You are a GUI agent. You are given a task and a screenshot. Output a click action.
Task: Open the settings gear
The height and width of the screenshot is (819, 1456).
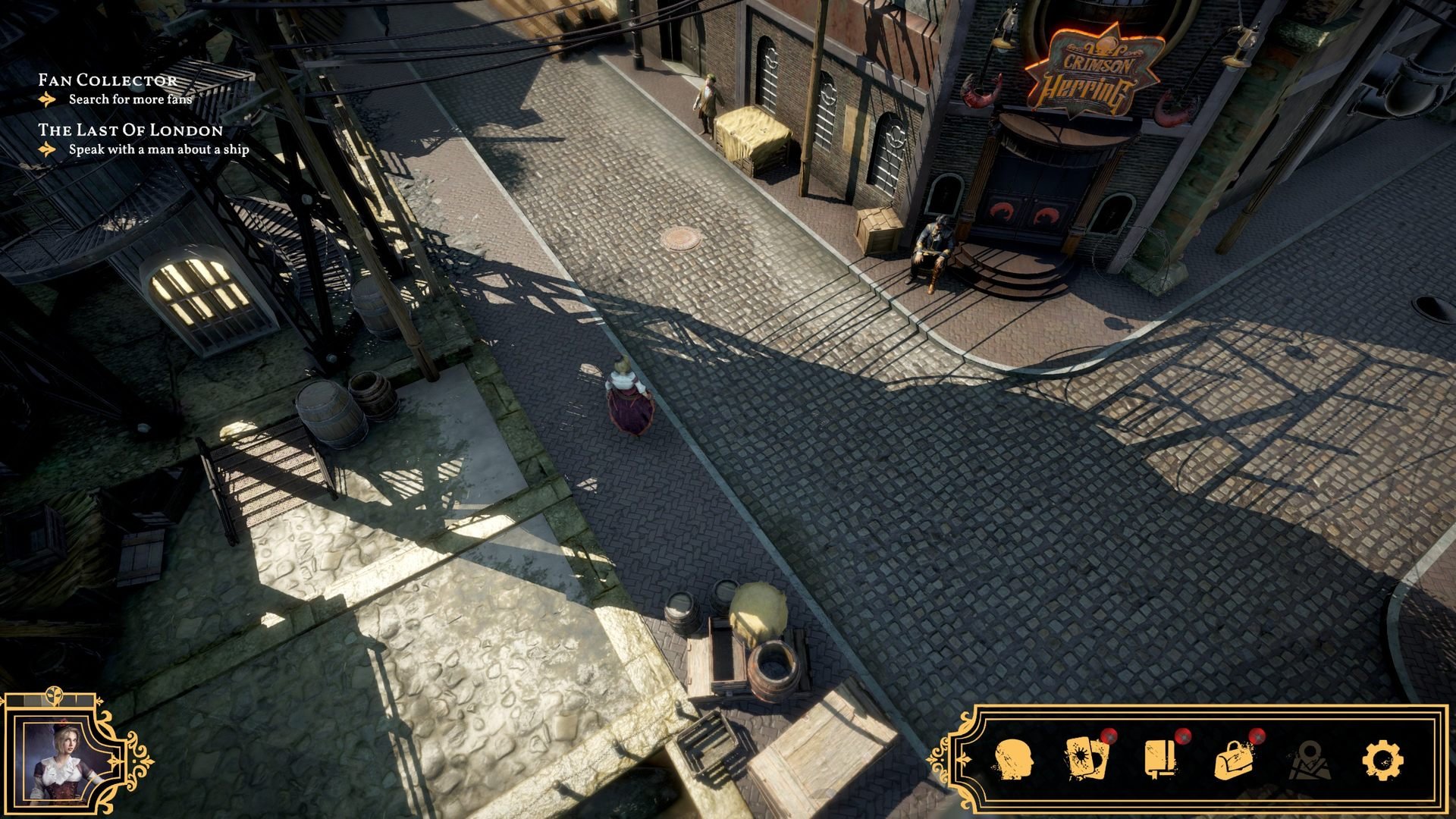1382,759
